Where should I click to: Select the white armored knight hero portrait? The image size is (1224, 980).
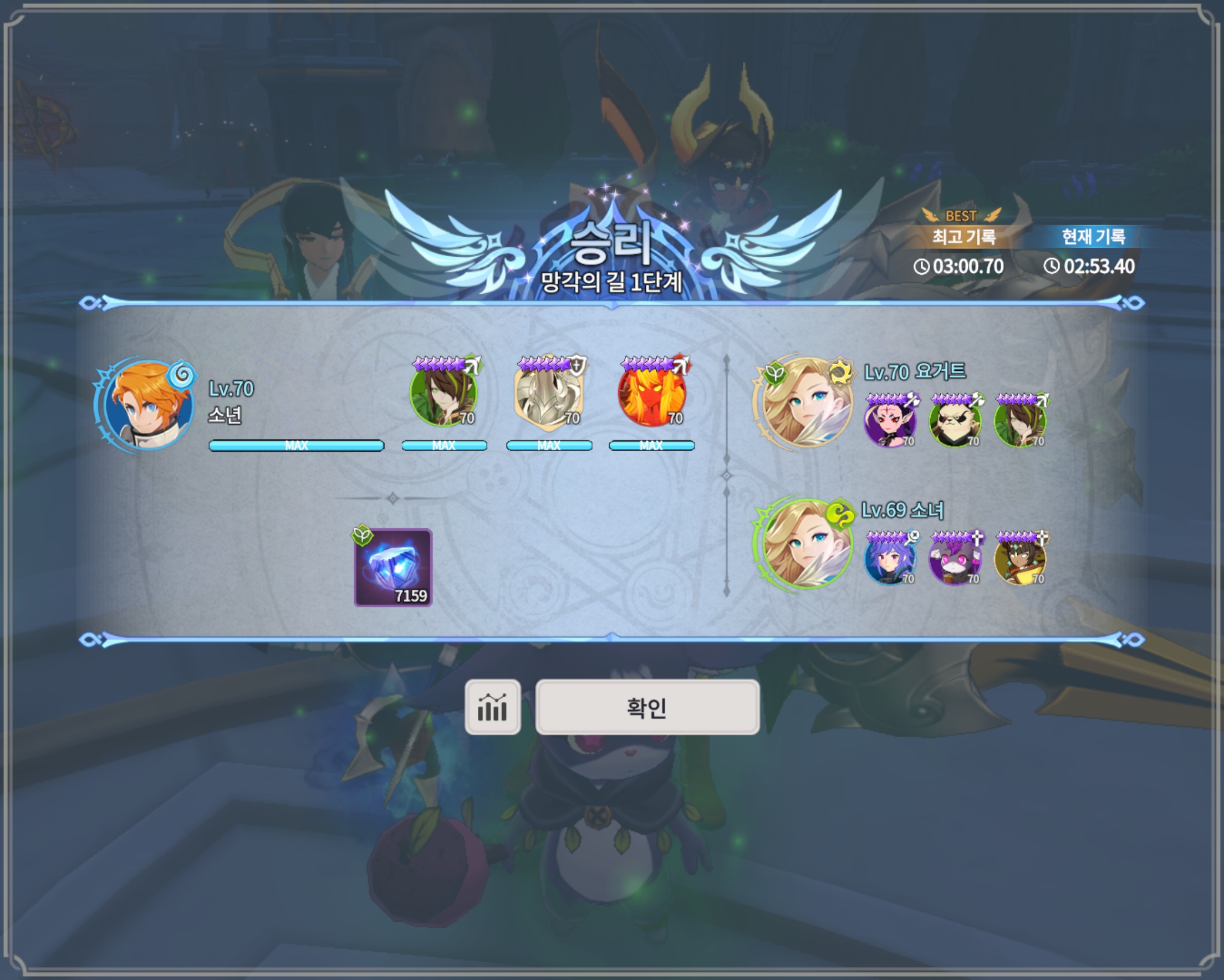tap(548, 394)
